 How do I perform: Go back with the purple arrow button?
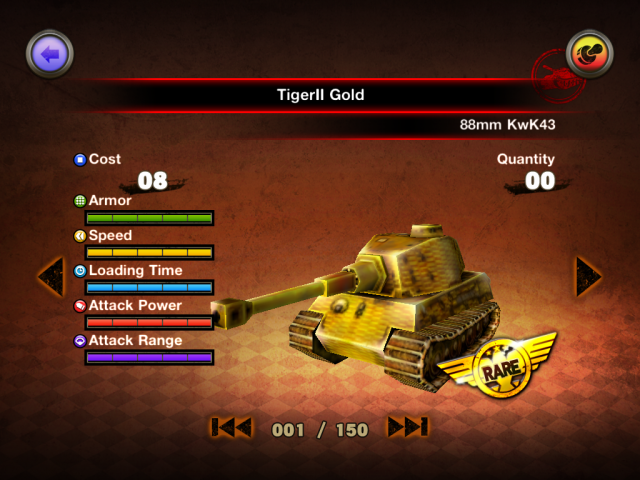pyautogui.click(x=51, y=55)
